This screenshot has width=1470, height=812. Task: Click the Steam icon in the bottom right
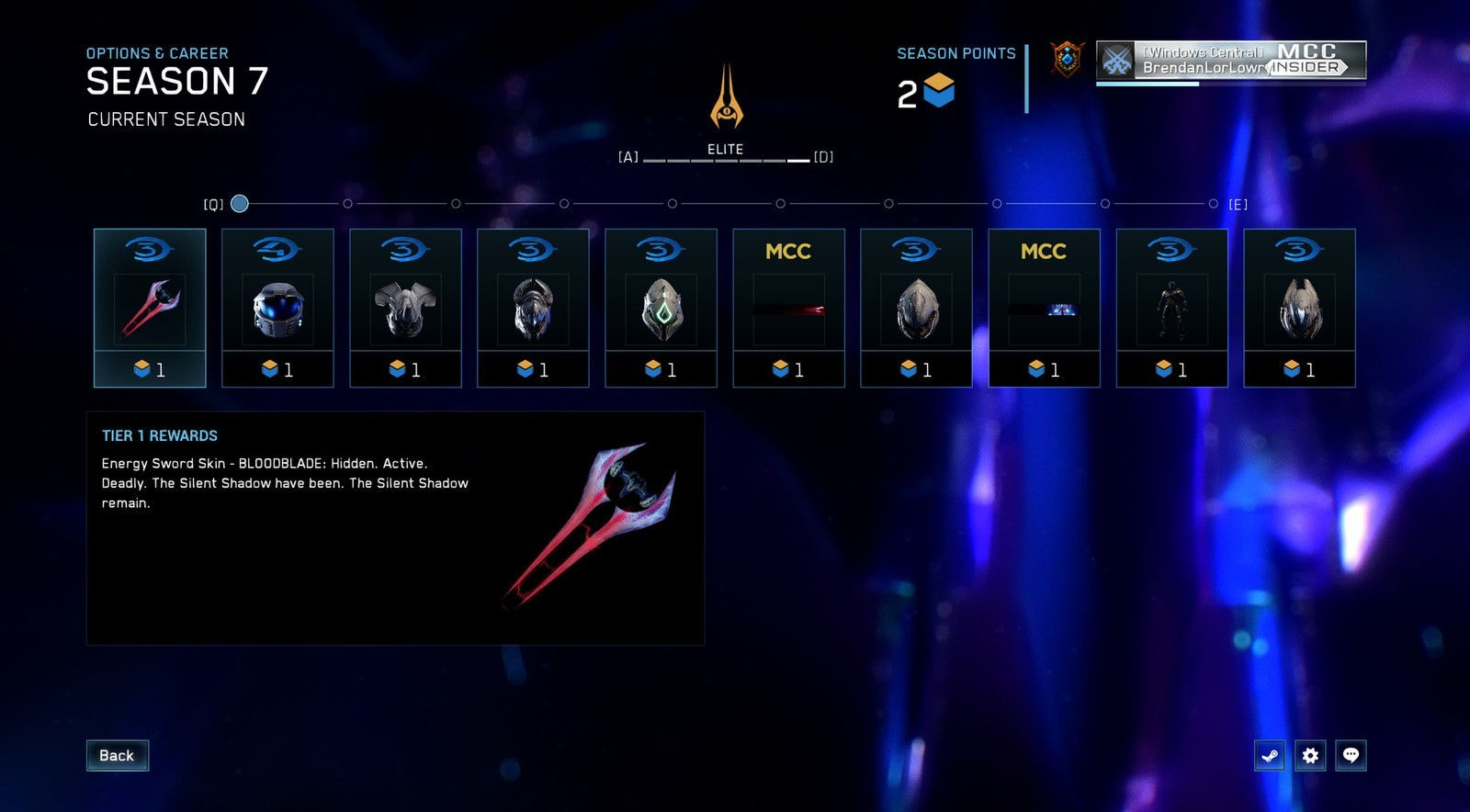(1269, 755)
